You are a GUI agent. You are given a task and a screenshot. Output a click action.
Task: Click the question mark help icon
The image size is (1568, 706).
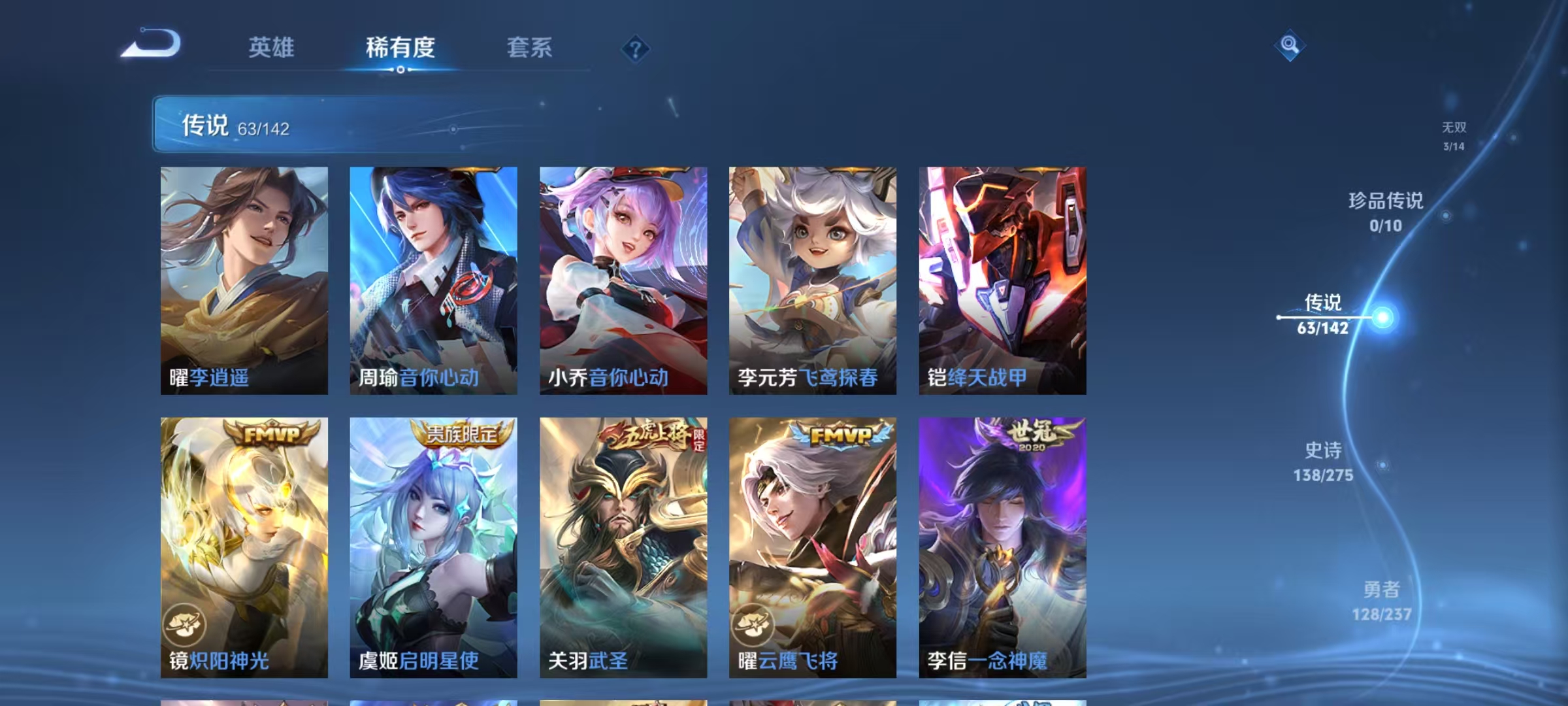coord(636,49)
